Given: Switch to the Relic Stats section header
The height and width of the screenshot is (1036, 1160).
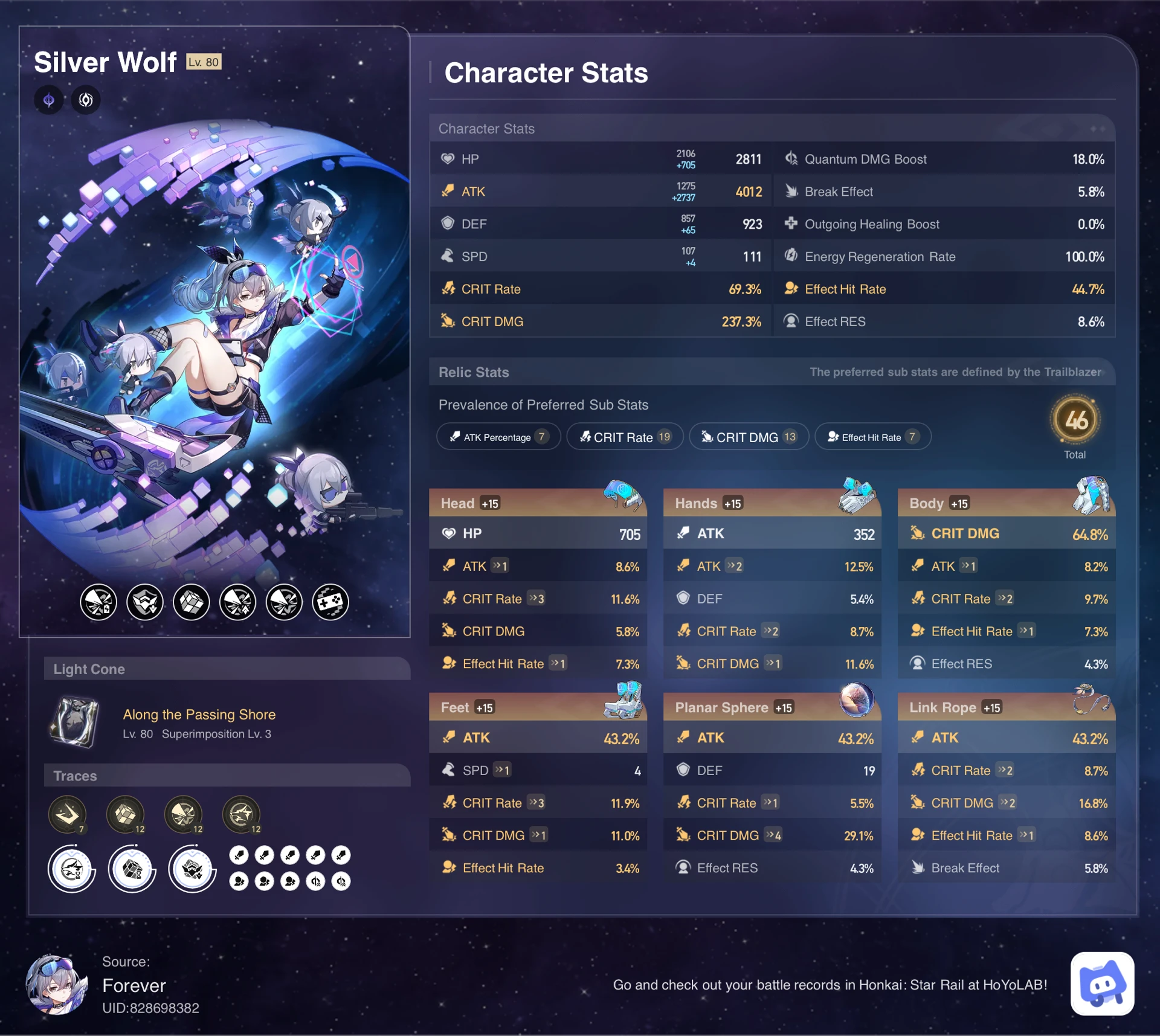Looking at the screenshot, I should point(474,372).
